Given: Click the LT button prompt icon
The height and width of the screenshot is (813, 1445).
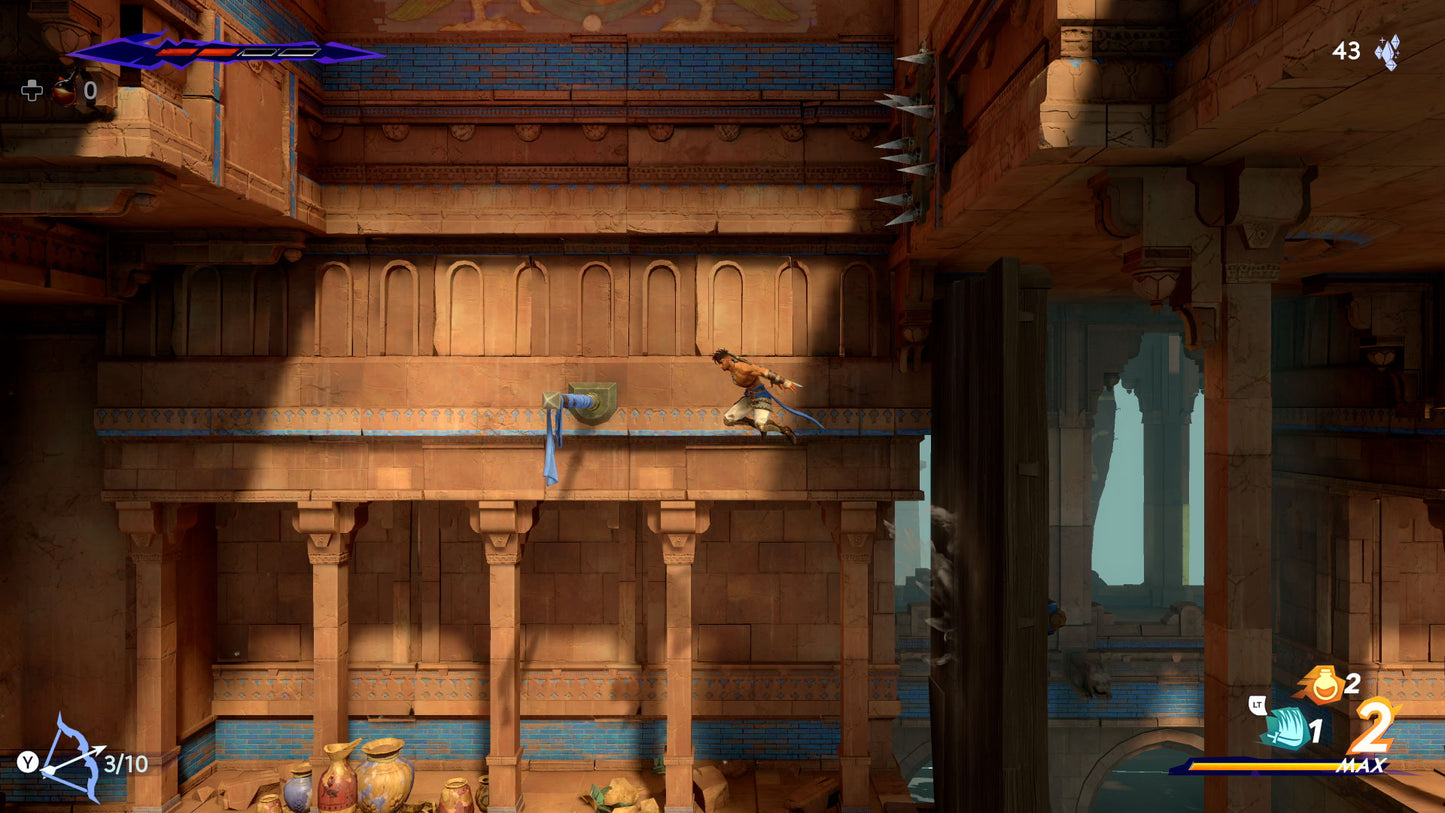Looking at the screenshot, I should pyautogui.click(x=1257, y=704).
